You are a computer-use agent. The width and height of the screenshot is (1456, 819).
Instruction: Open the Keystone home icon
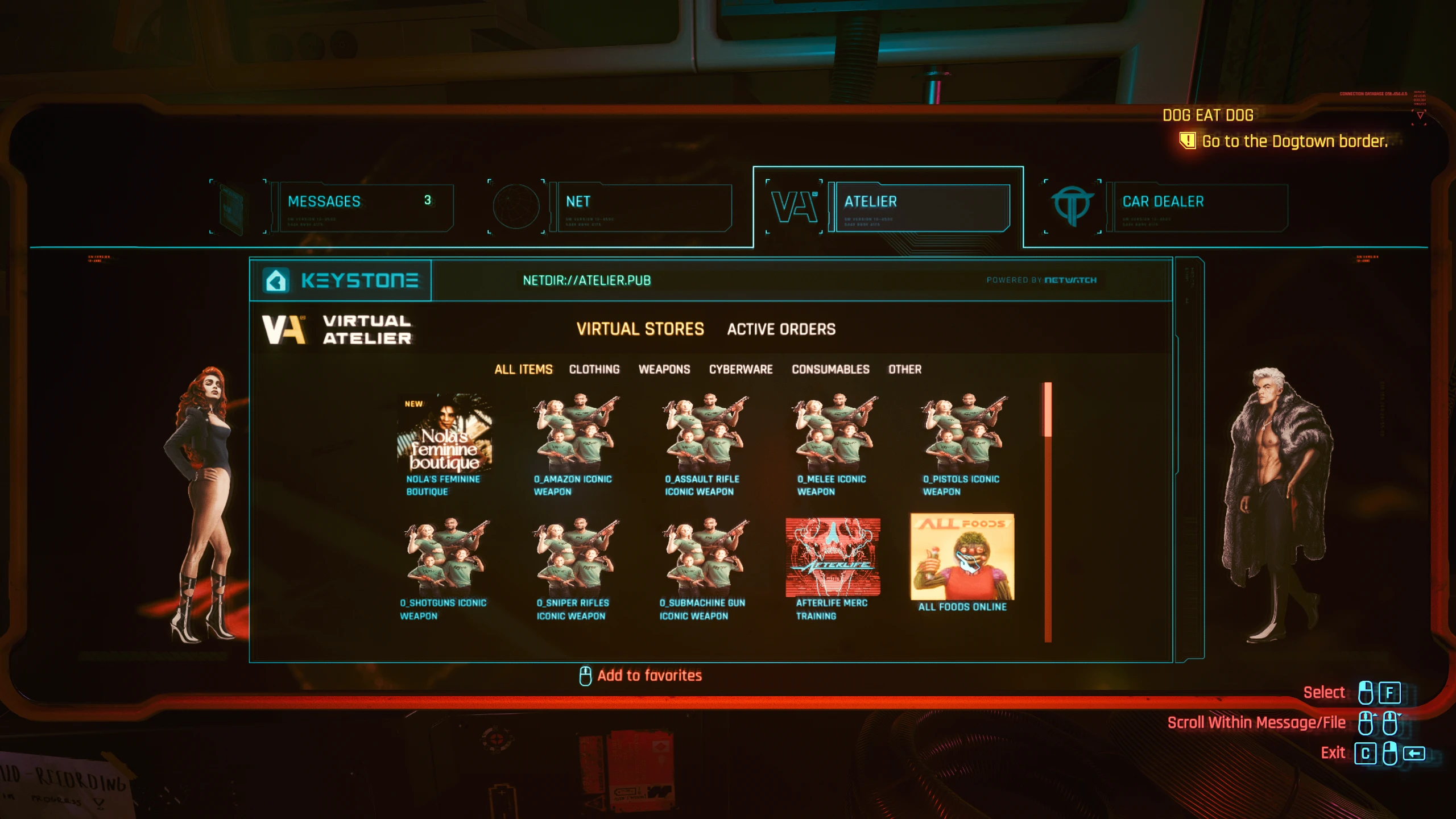pyautogui.click(x=275, y=280)
